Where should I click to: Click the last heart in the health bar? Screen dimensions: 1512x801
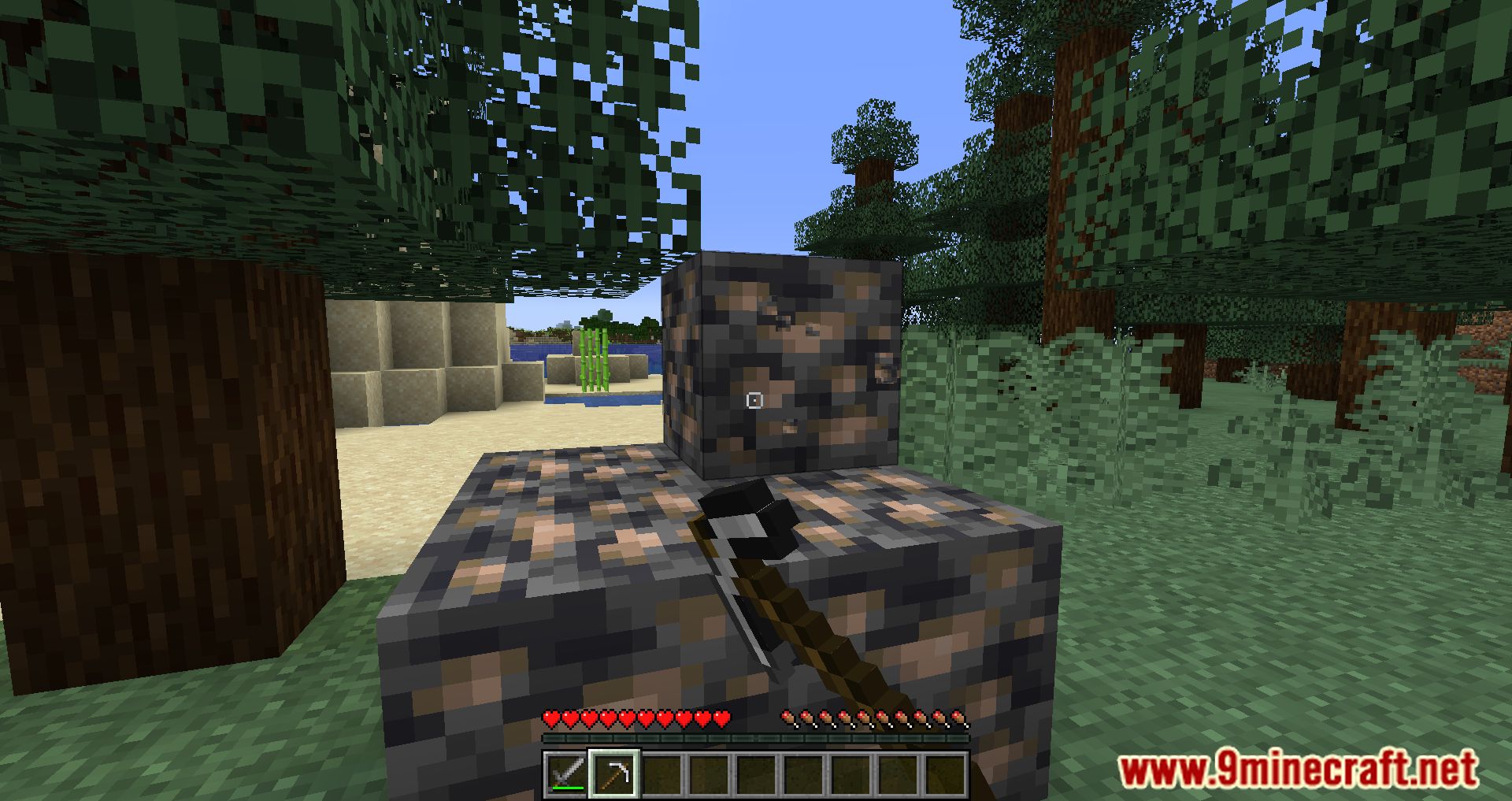pos(721,718)
